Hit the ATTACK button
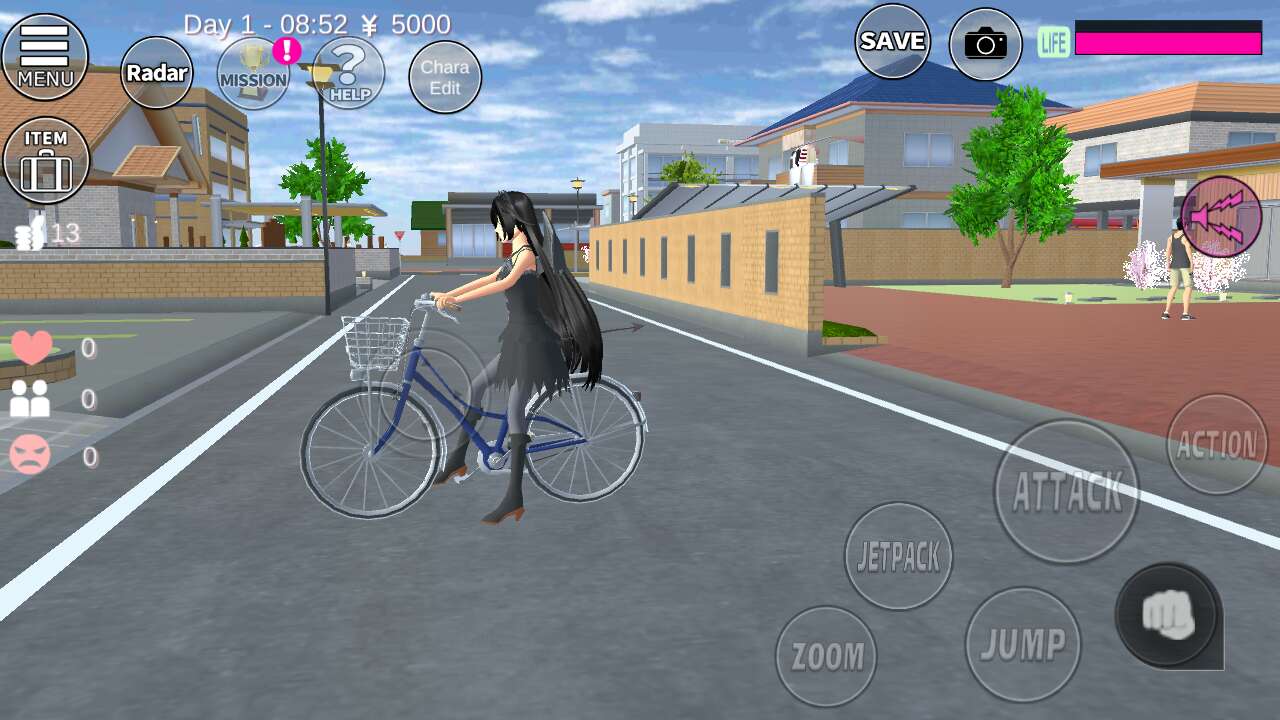The height and width of the screenshot is (720, 1280). pyautogui.click(x=1067, y=491)
